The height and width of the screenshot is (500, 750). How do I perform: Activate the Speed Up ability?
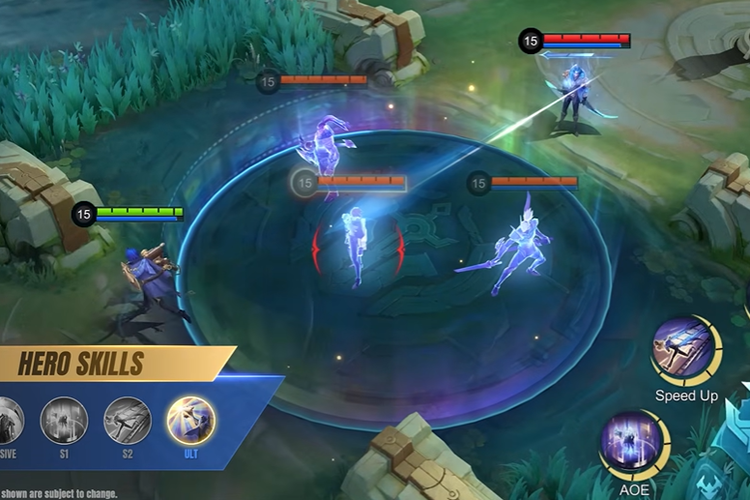[685, 349]
